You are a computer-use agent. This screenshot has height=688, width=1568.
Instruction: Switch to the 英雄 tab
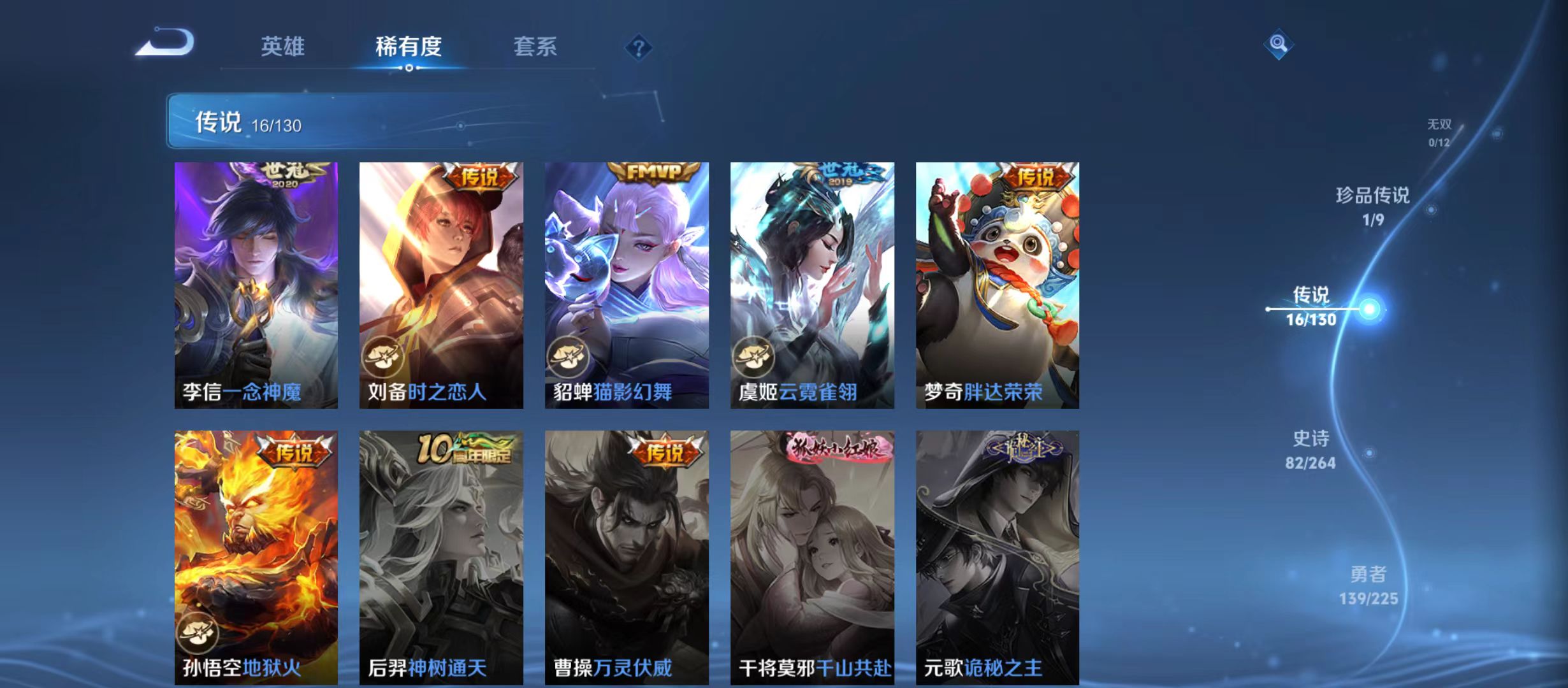tap(284, 46)
